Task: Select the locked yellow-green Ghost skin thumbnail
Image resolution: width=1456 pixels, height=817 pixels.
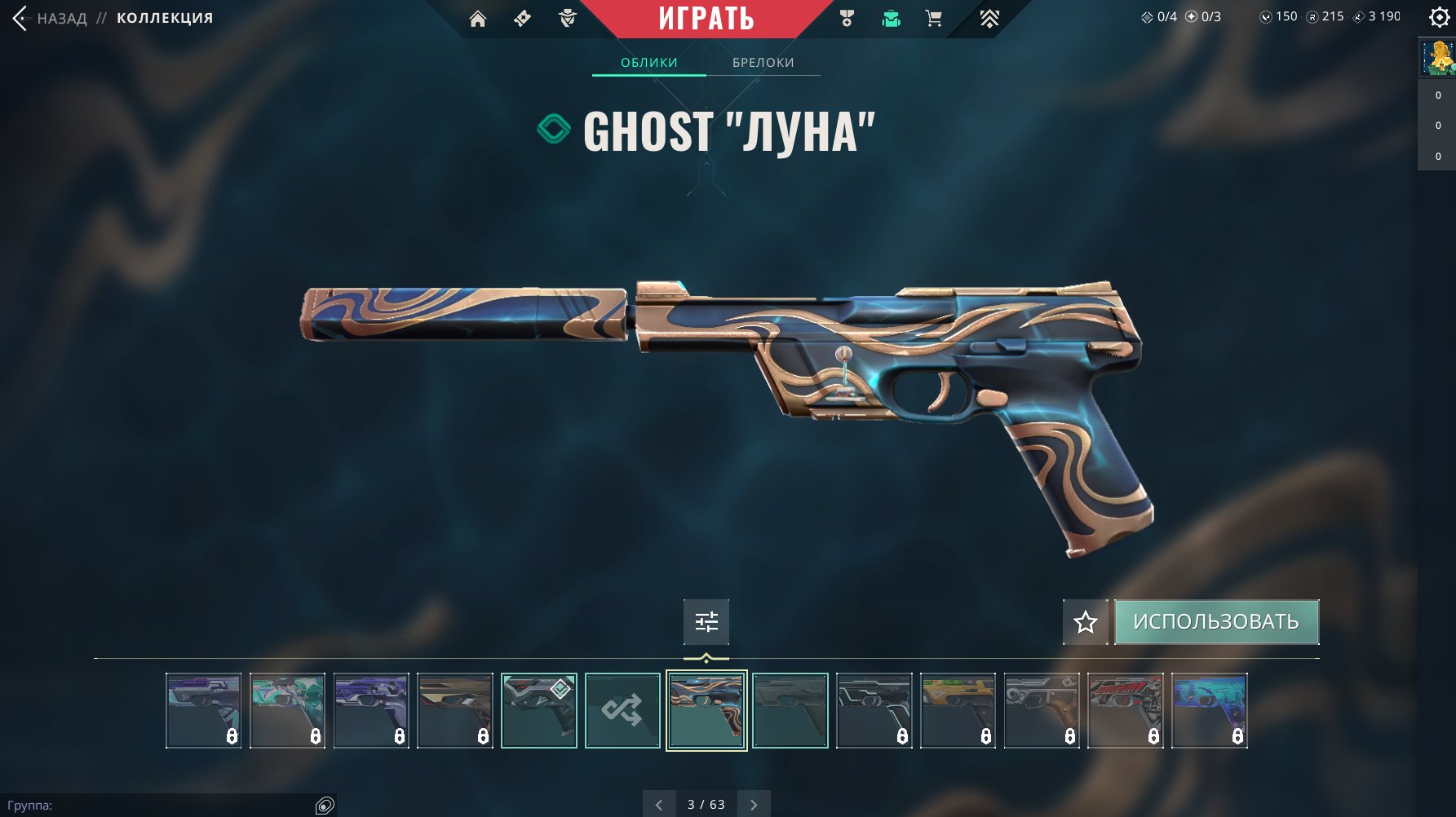Action: coord(958,710)
